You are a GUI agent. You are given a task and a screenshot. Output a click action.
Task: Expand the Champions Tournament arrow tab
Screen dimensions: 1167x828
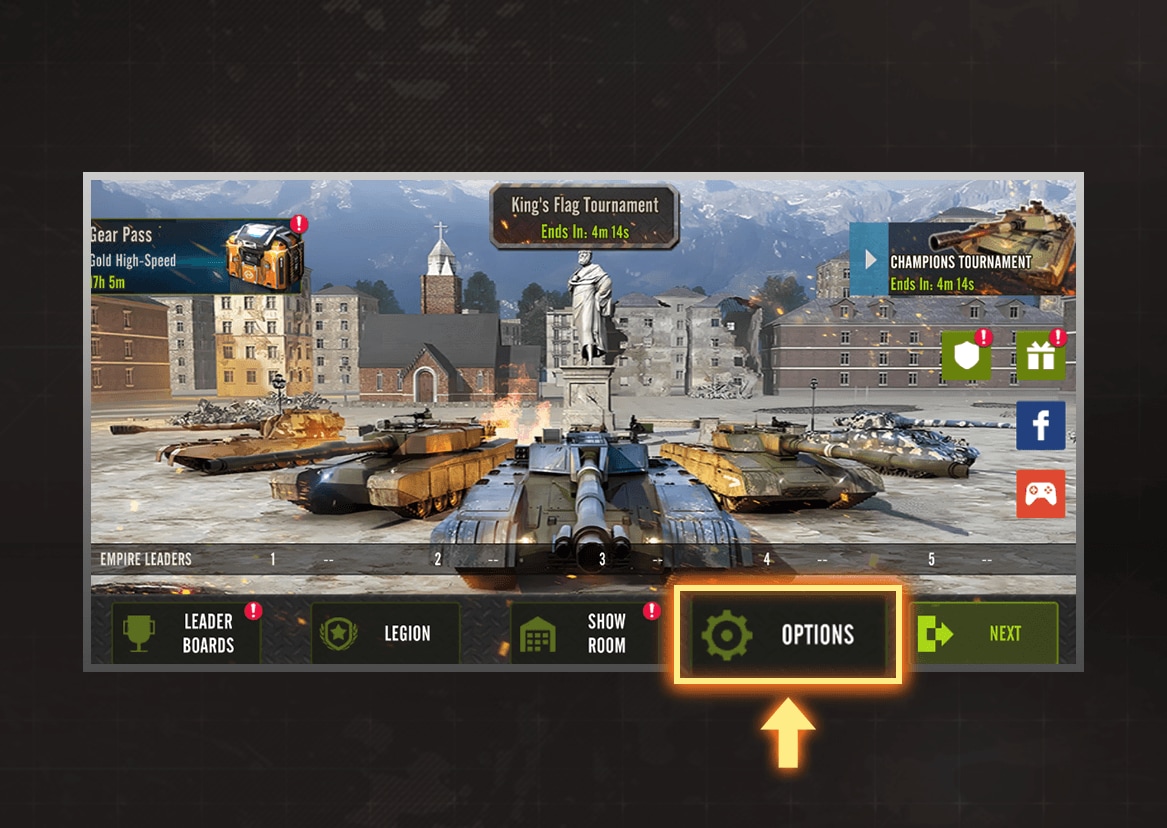pyautogui.click(x=869, y=260)
